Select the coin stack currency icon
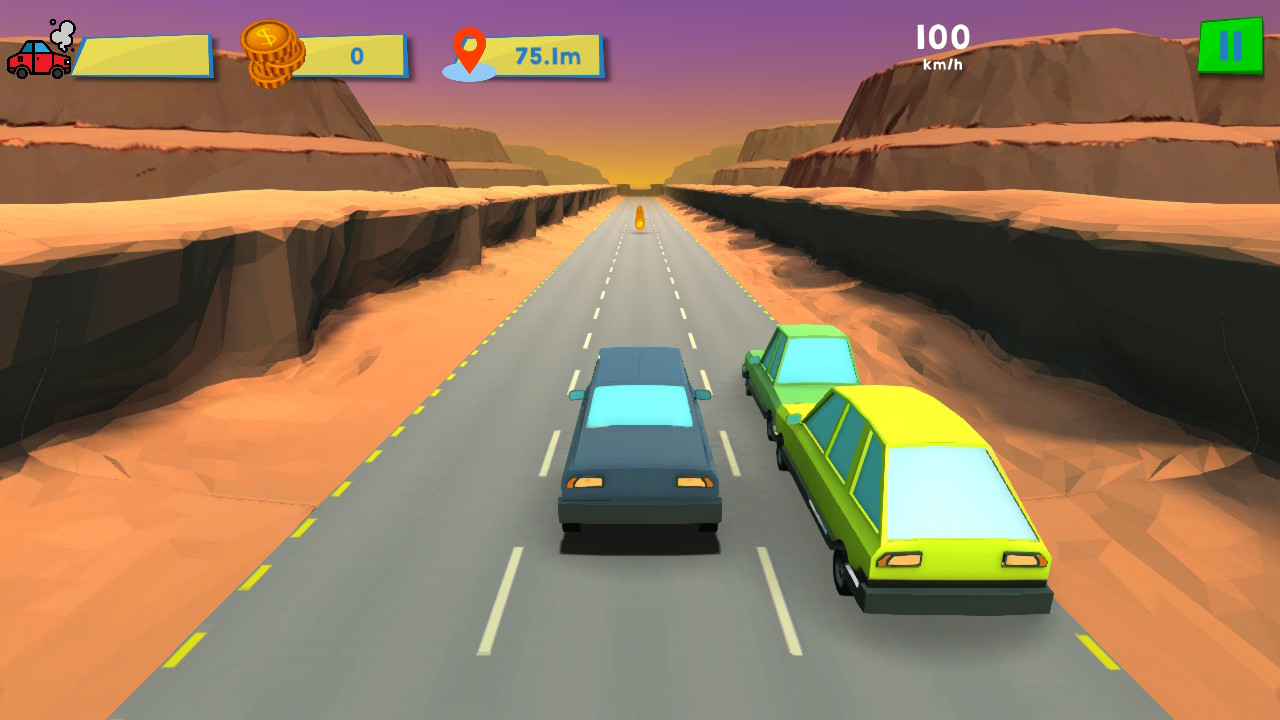The height and width of the screenshot is (720, 1280). point(272,52)
